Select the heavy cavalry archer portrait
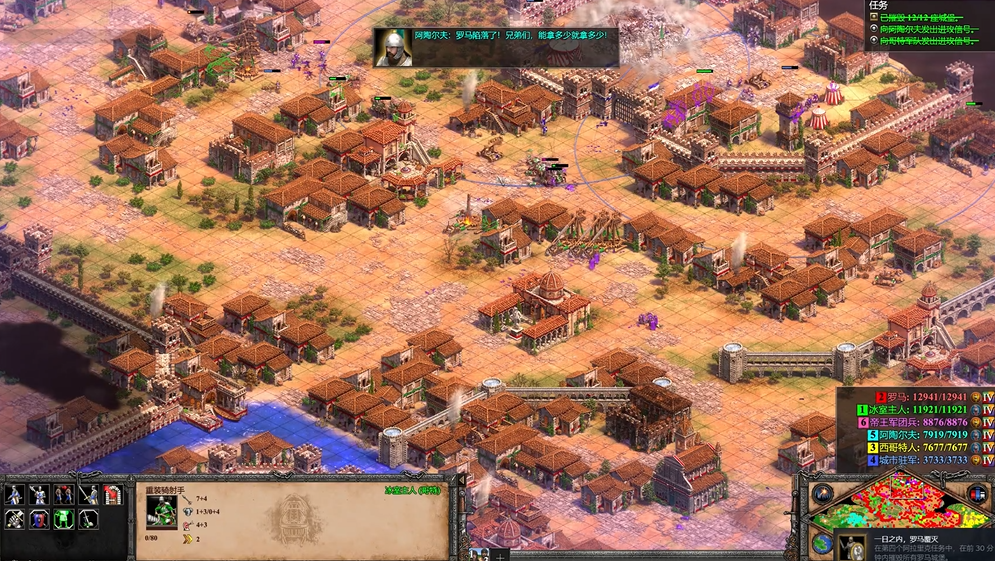995x561 pixels. pos(160,510)
